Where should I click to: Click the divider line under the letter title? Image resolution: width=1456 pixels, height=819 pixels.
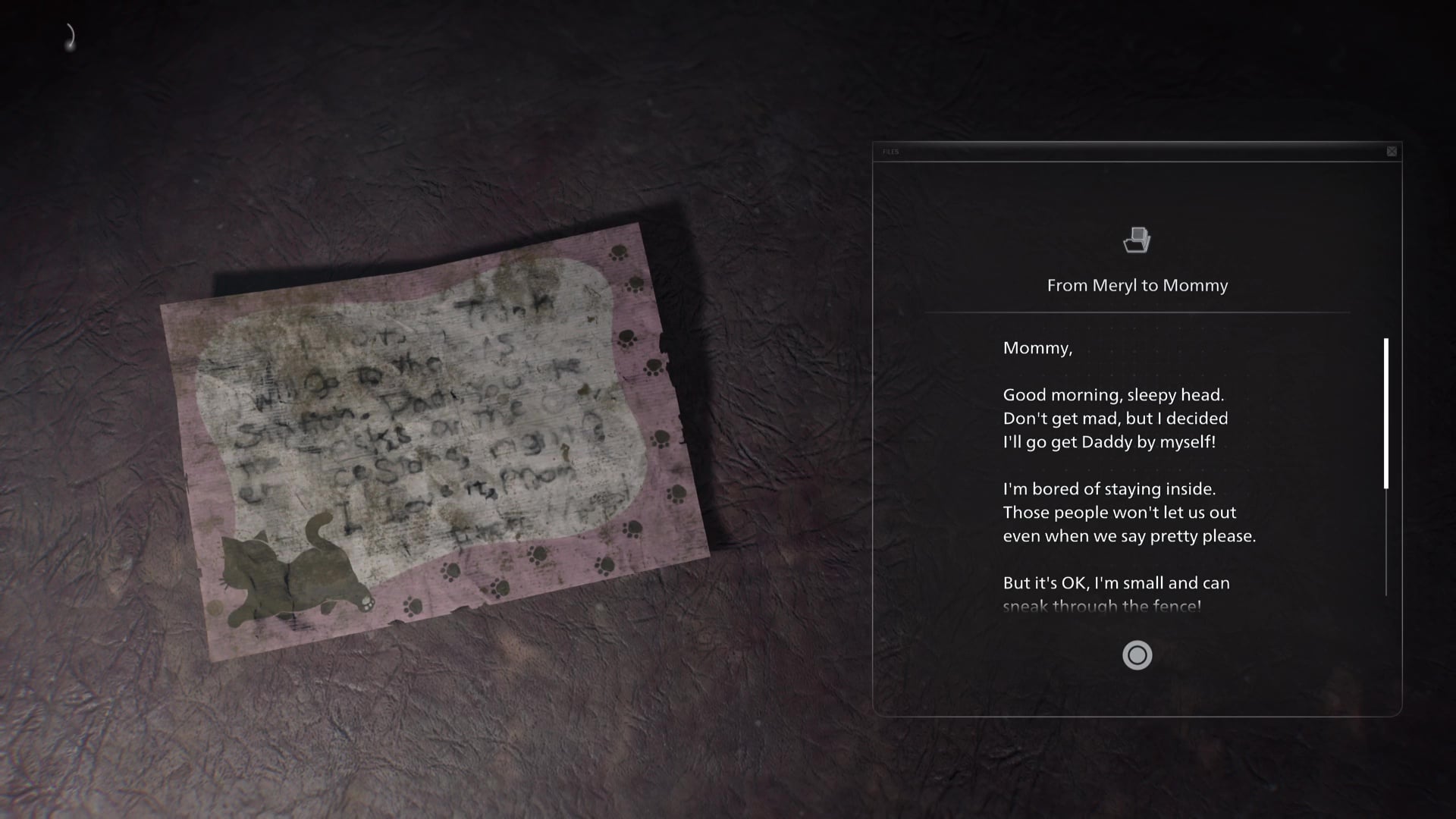click(1137, 312)
